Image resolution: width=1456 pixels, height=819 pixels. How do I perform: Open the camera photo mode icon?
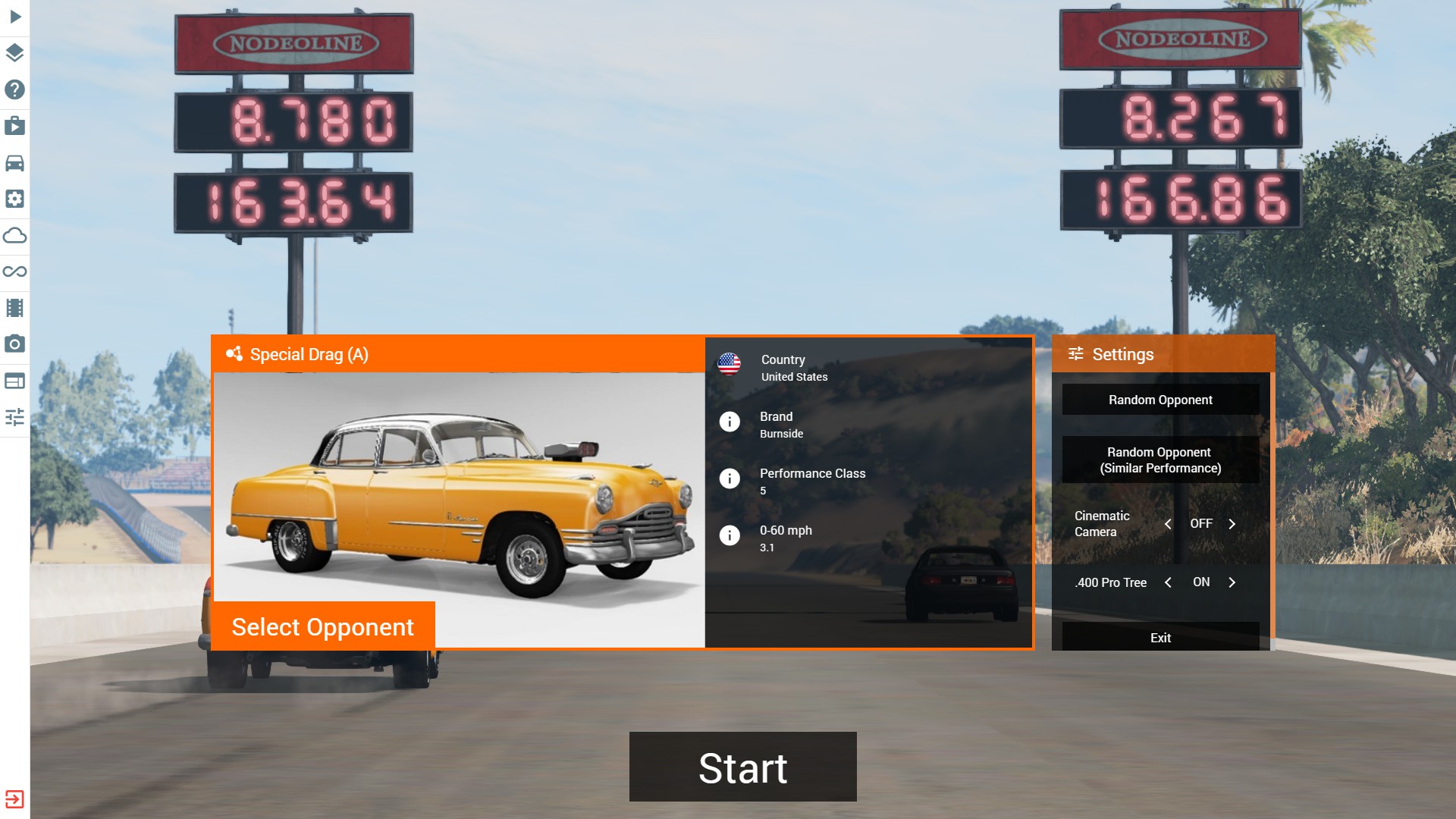[15, 344]
